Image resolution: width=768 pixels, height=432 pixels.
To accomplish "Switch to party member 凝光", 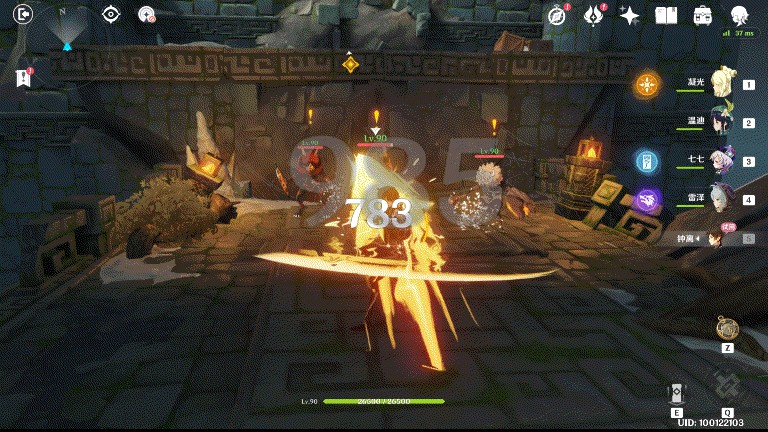I will [x=723, y=86].
